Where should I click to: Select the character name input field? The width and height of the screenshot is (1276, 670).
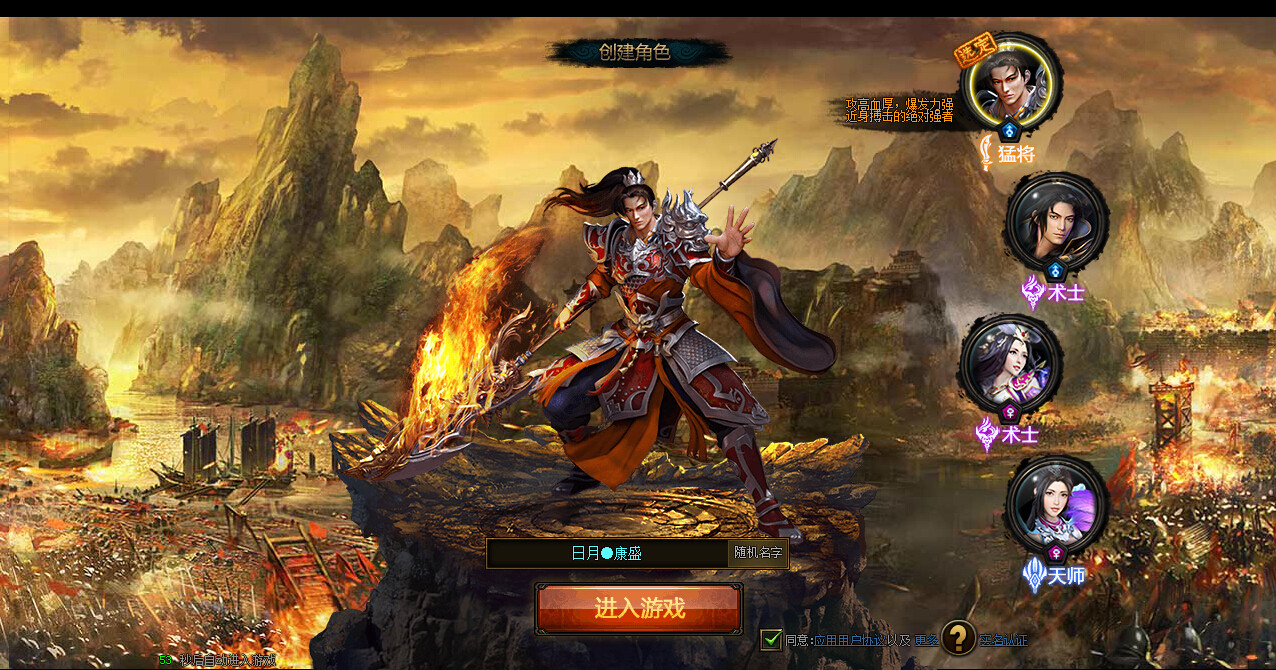click(x=607, y=553)
